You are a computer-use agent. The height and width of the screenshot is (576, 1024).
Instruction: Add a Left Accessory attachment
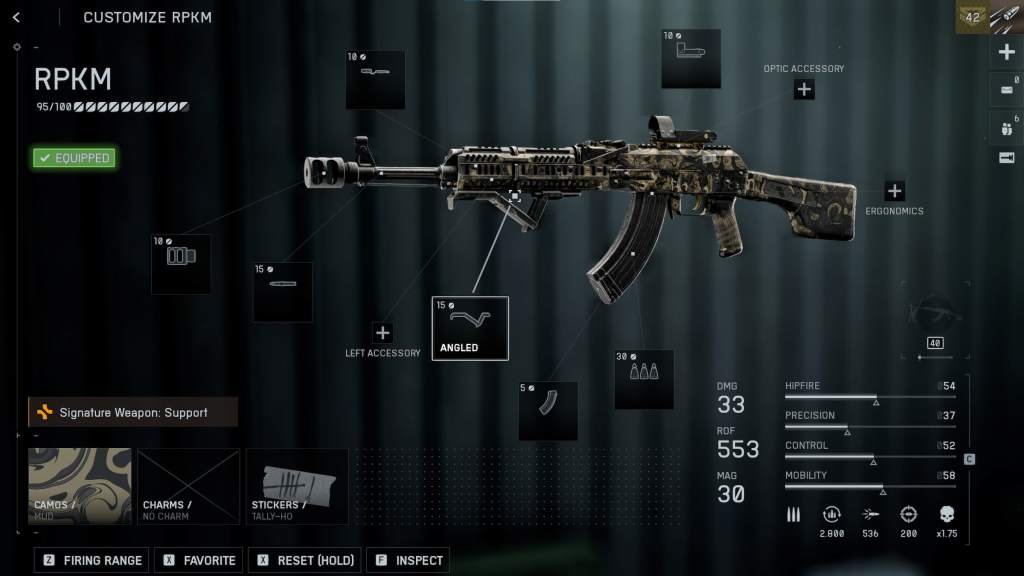point(382,333)
